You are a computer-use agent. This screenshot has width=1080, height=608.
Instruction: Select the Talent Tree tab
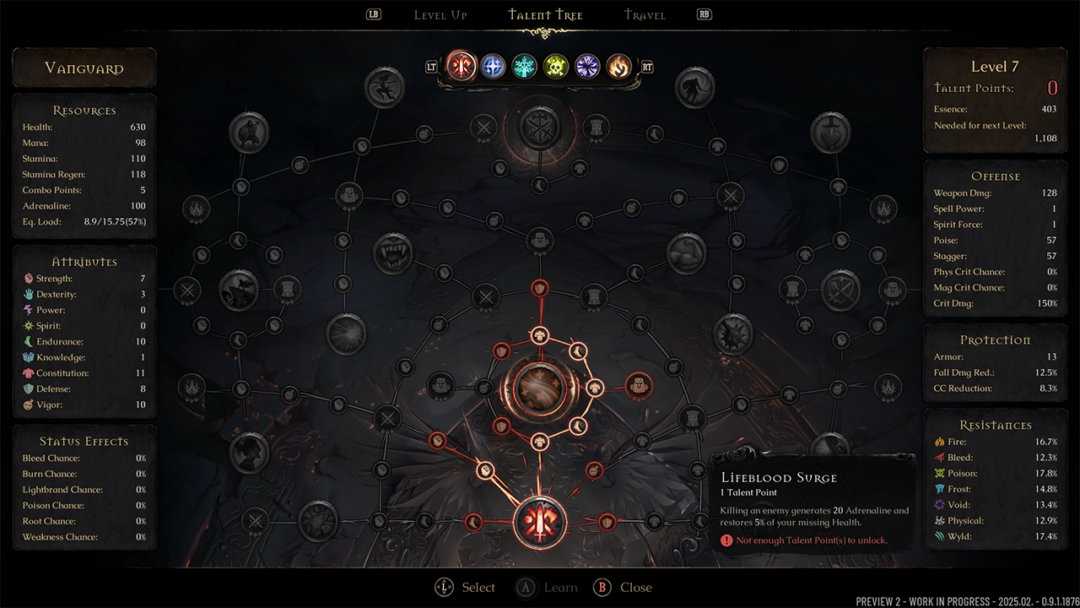[x=545, y=15]
